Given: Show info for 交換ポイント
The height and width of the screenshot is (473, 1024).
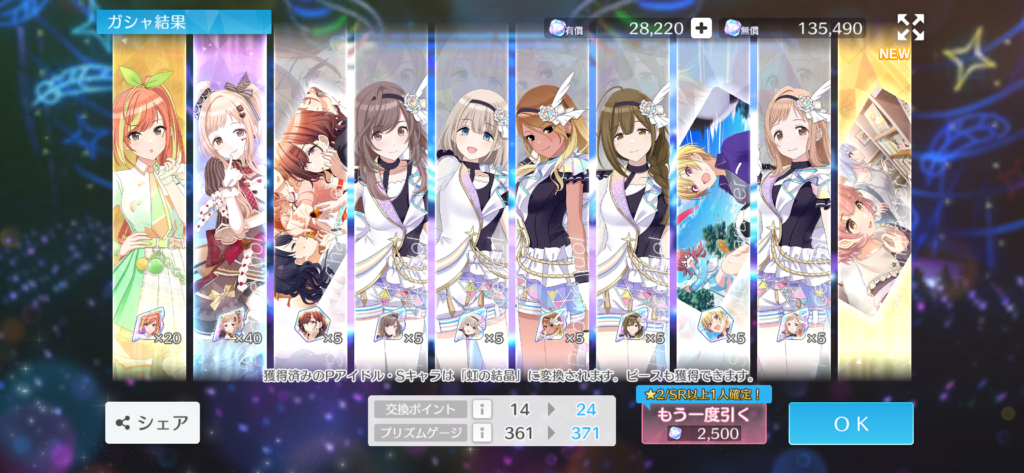Looking at the screenshot, I should tap(481, 409).
